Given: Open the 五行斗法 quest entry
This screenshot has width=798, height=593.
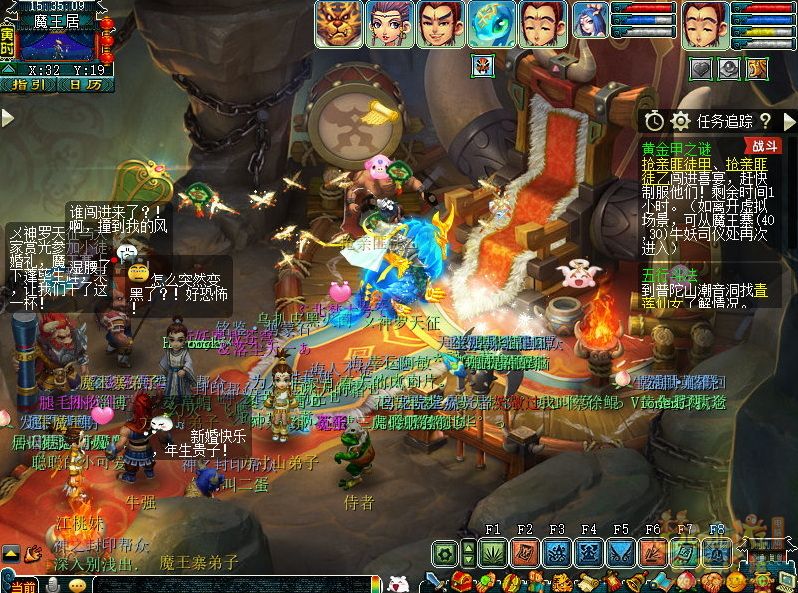Looking at the screenshot, I should click(x=669, y=272).
